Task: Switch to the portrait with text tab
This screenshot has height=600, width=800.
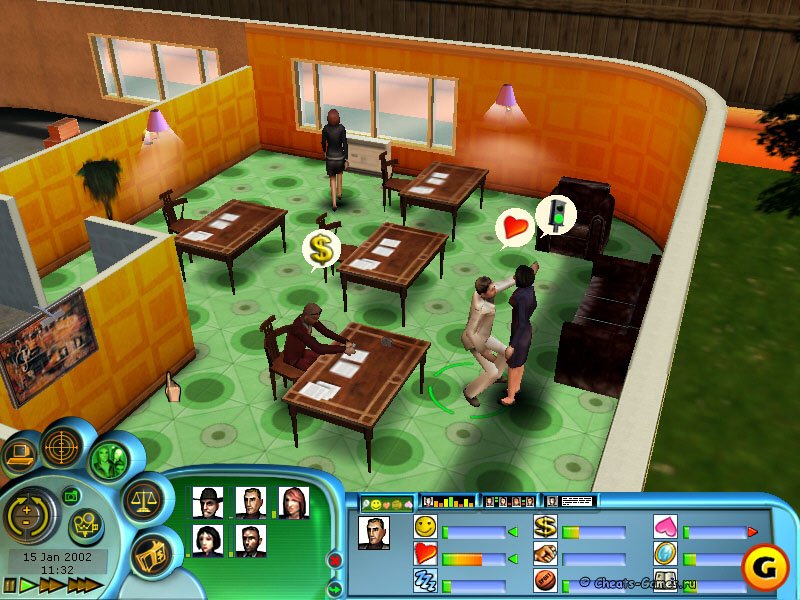Action: pyautogui.click(x=569, y=499)
